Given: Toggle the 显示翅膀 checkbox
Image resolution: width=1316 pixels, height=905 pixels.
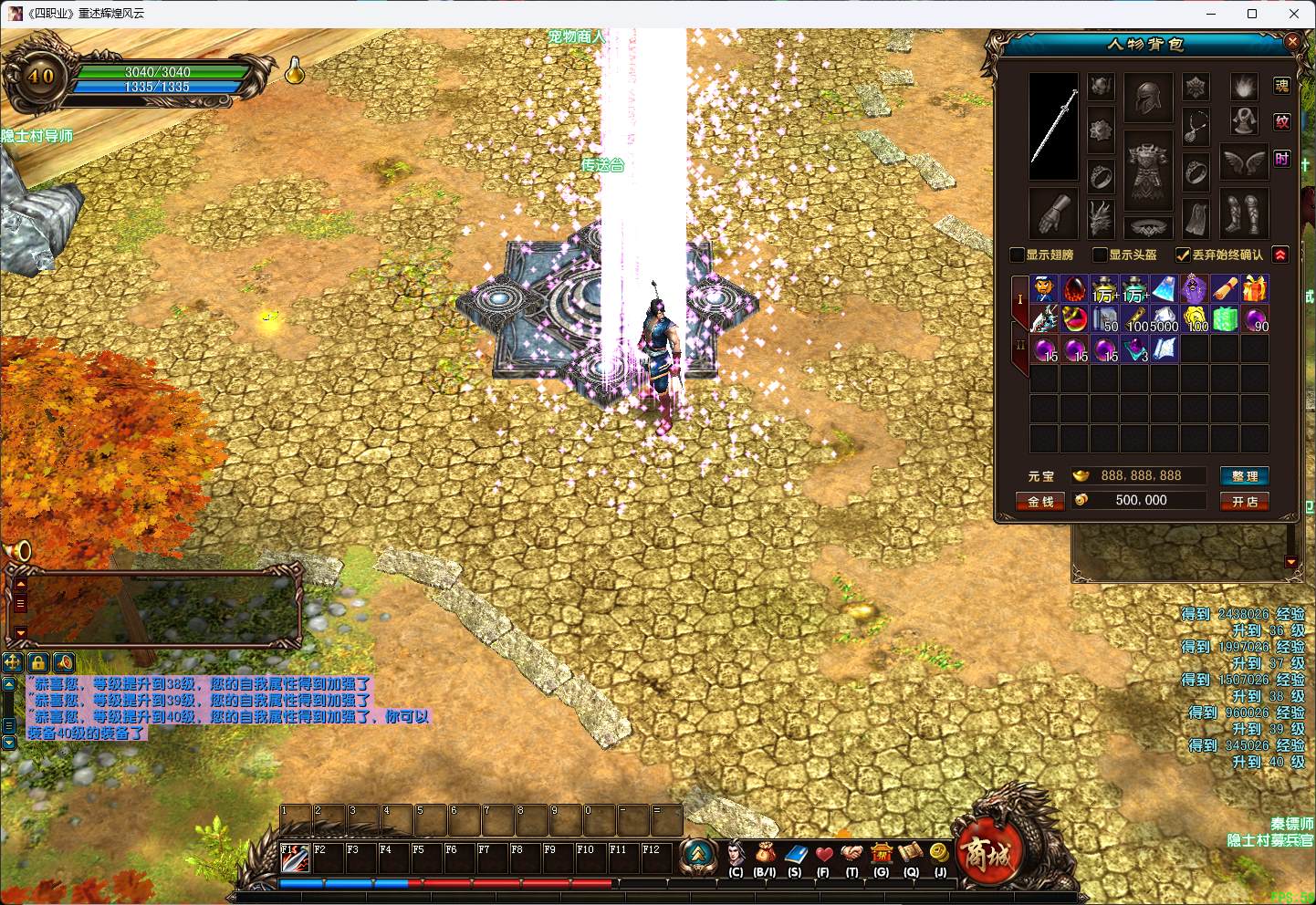Looking at the screenshot, I should [1018, 255].
